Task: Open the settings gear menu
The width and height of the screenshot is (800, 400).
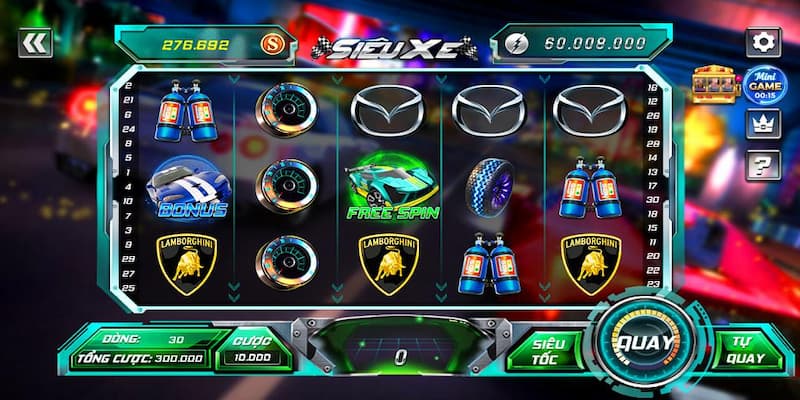Action: click(x=764, y=42)
